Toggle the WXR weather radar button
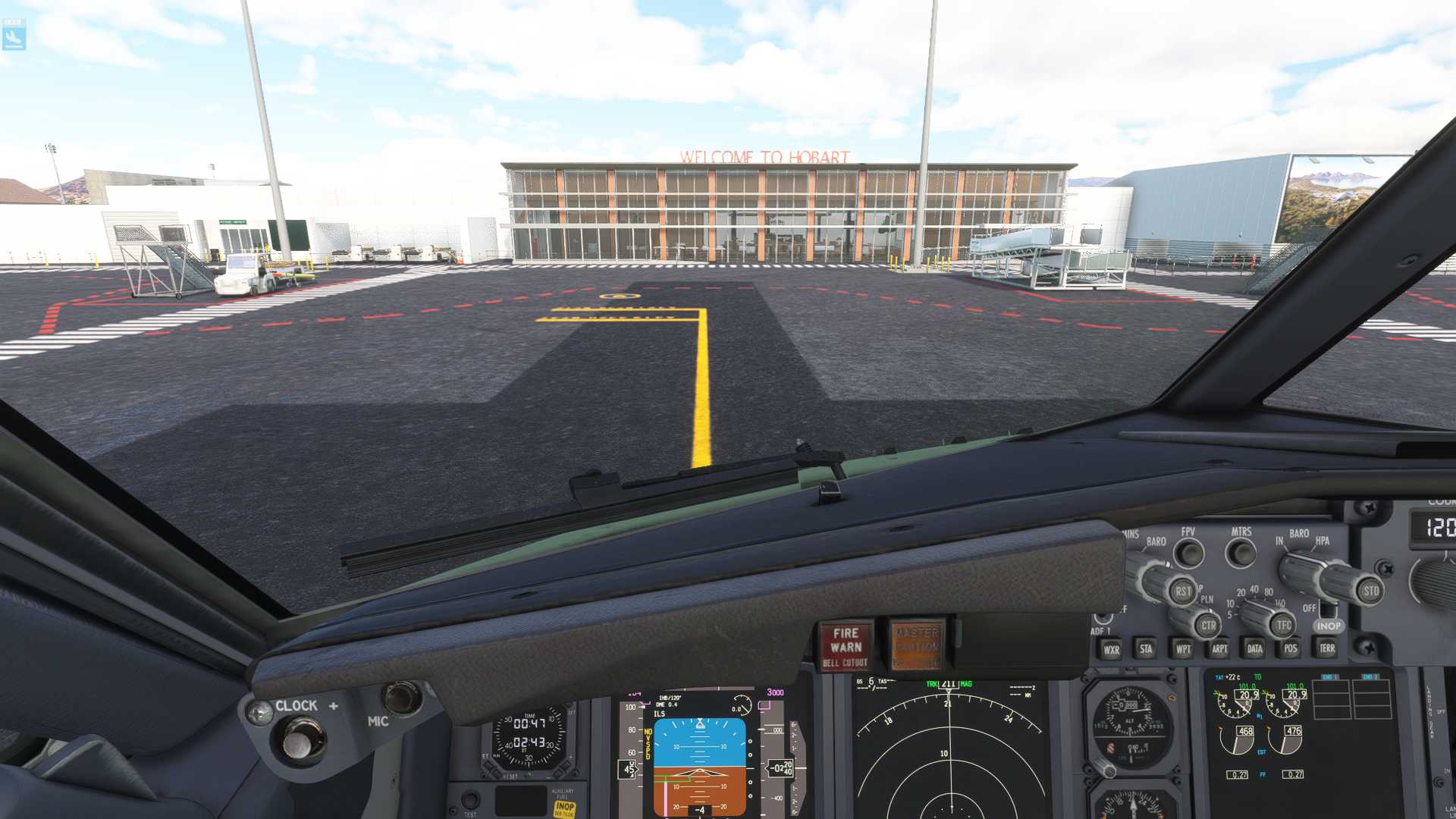 tap(1111, 649)
